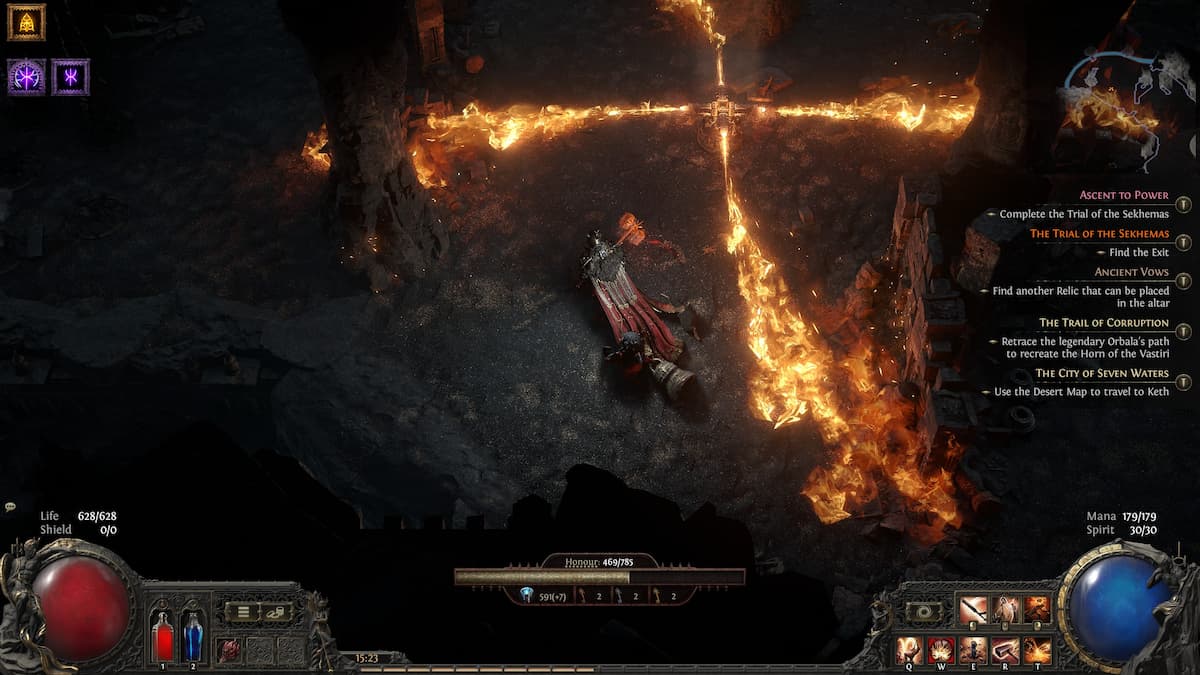
Task: Activate the skill bound to Q
Action: (x=910, y=650)
